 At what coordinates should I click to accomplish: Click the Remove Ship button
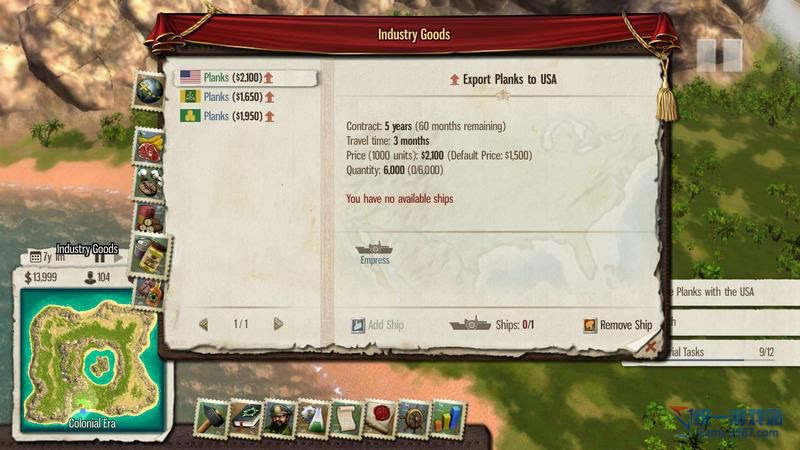[x=618, y=325]
